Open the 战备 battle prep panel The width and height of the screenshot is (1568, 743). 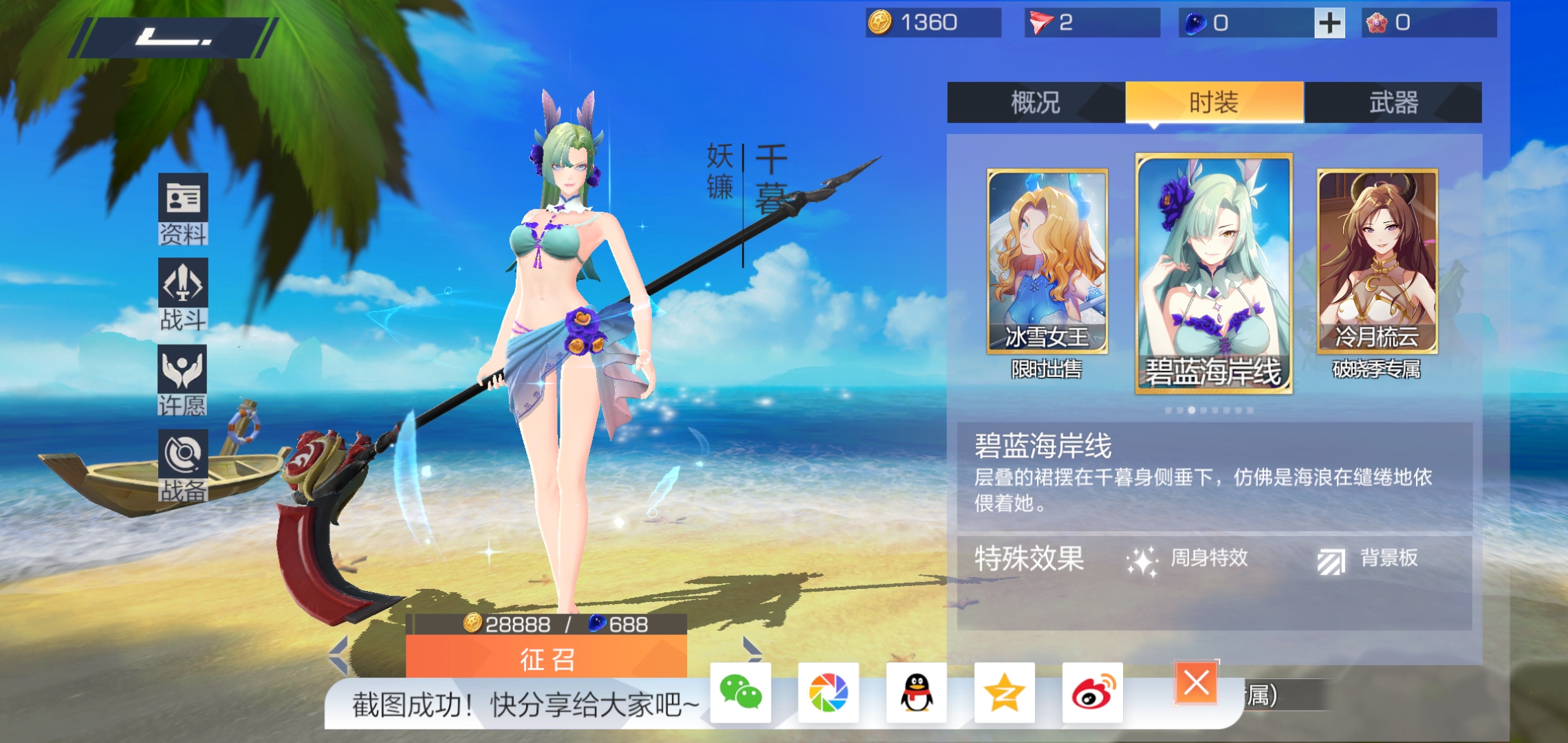click(x=183, y=466)
